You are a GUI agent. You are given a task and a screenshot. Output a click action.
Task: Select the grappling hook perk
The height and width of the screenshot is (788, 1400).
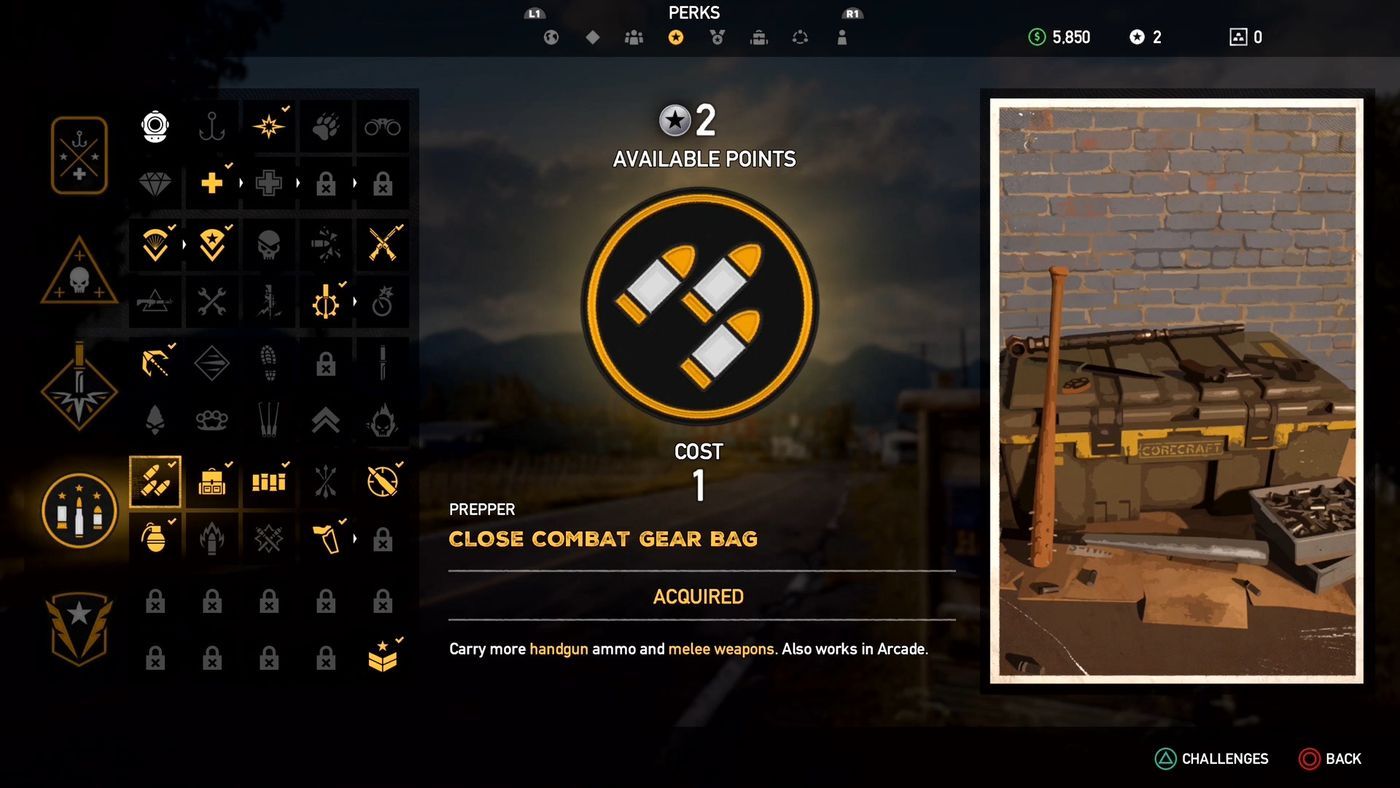pos(155,363)
